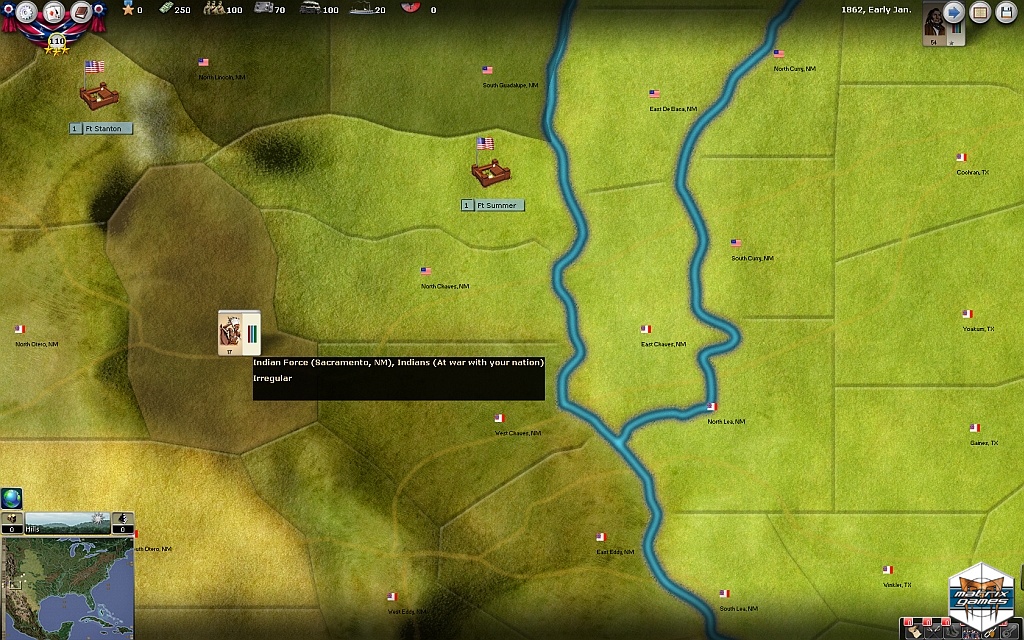Open the ledger book button
Viewport: 1024px width, 640px height.
tap(82, 13)
